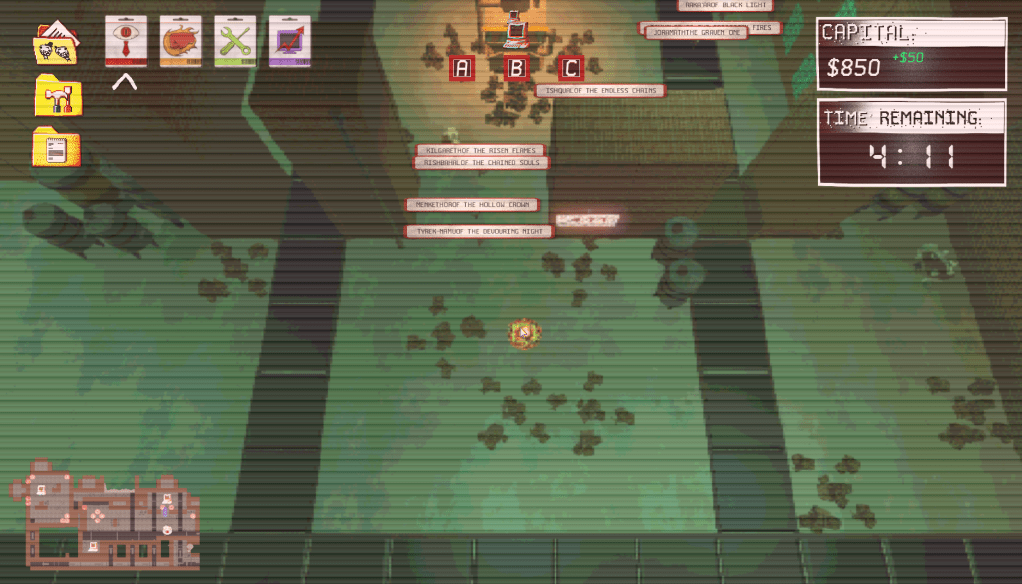Select the flaming red beast card
The width and height of the screenshot is (1022, 584).
tap(181, 41)
